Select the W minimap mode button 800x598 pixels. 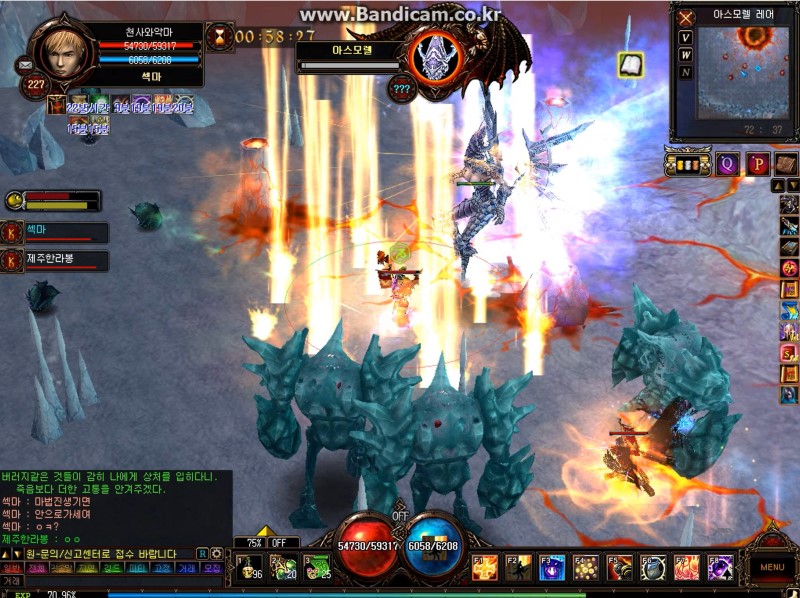pos(686,55)
